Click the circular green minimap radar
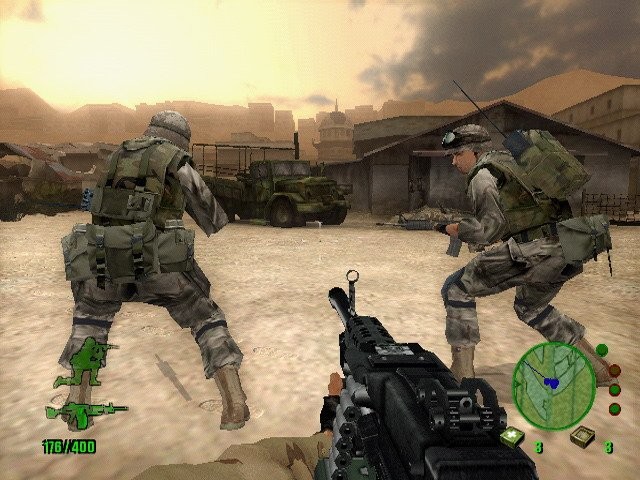Viewport: 640px width, 480px height. tap(552, 380)
